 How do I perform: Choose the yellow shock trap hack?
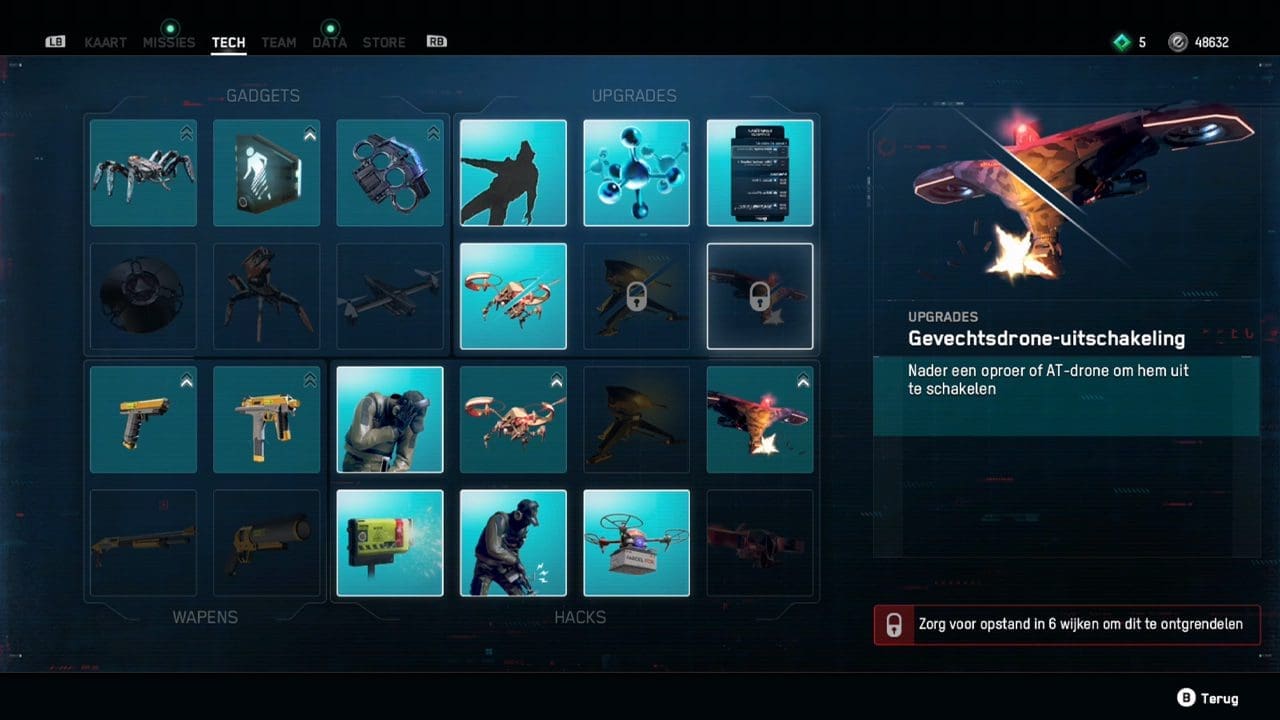pos(389,543)
